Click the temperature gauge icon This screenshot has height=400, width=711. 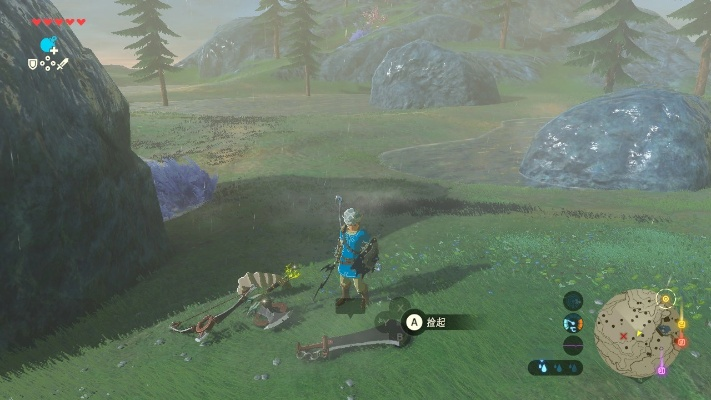point(573,323)
